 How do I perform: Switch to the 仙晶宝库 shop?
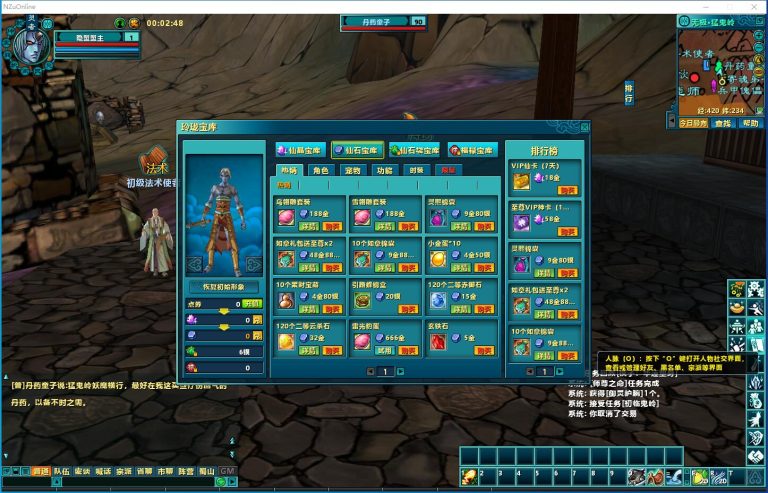pos(301,150)
